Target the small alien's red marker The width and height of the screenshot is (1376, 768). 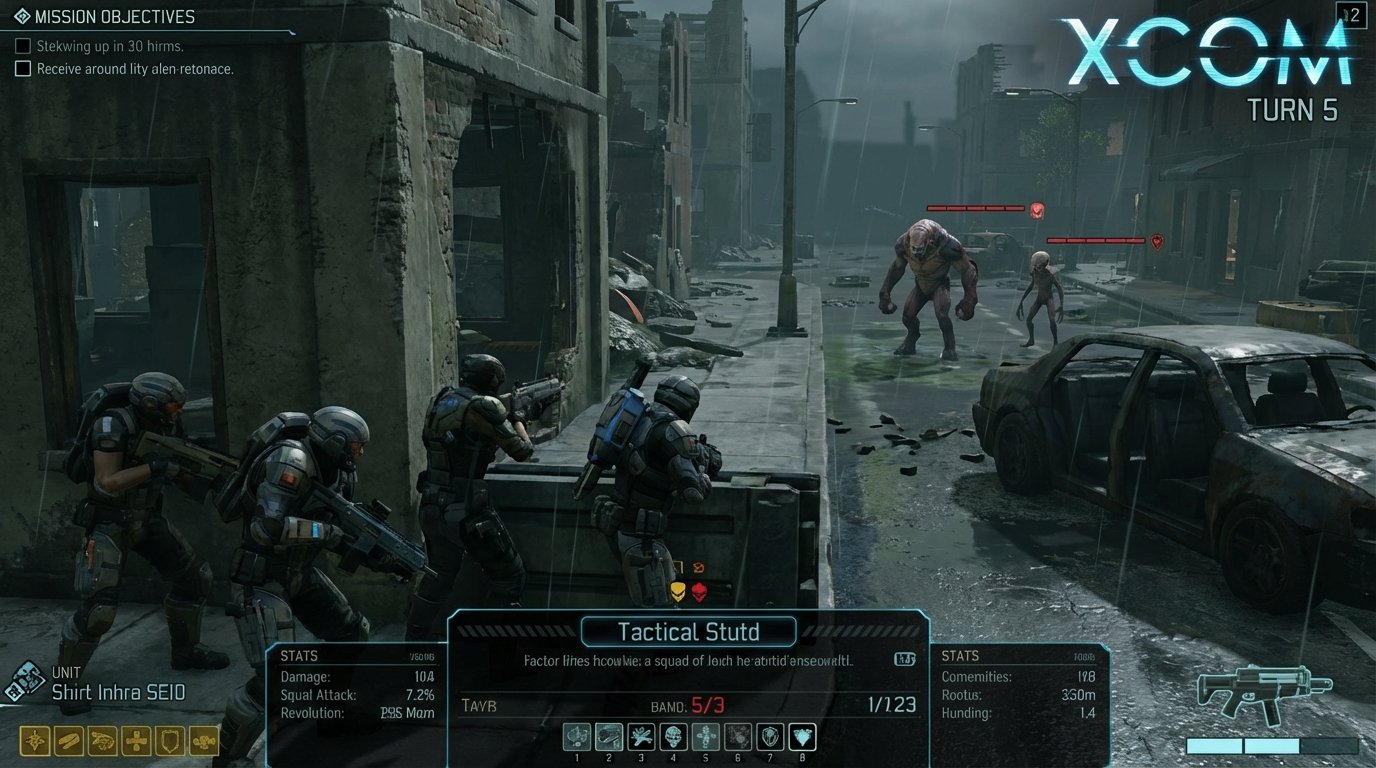(x=1157, y=241)
